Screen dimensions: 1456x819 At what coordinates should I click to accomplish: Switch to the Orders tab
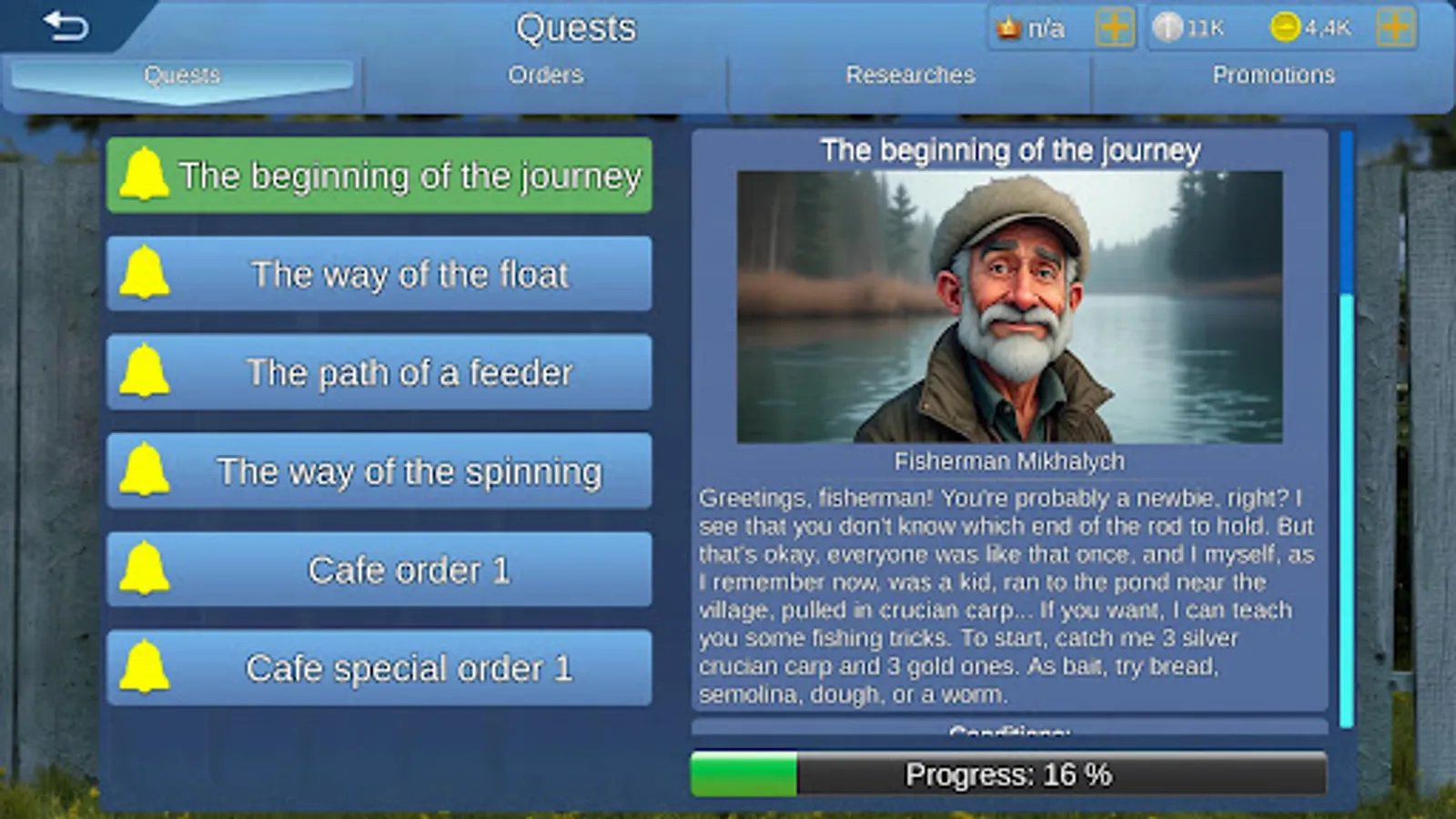point(546,75)
